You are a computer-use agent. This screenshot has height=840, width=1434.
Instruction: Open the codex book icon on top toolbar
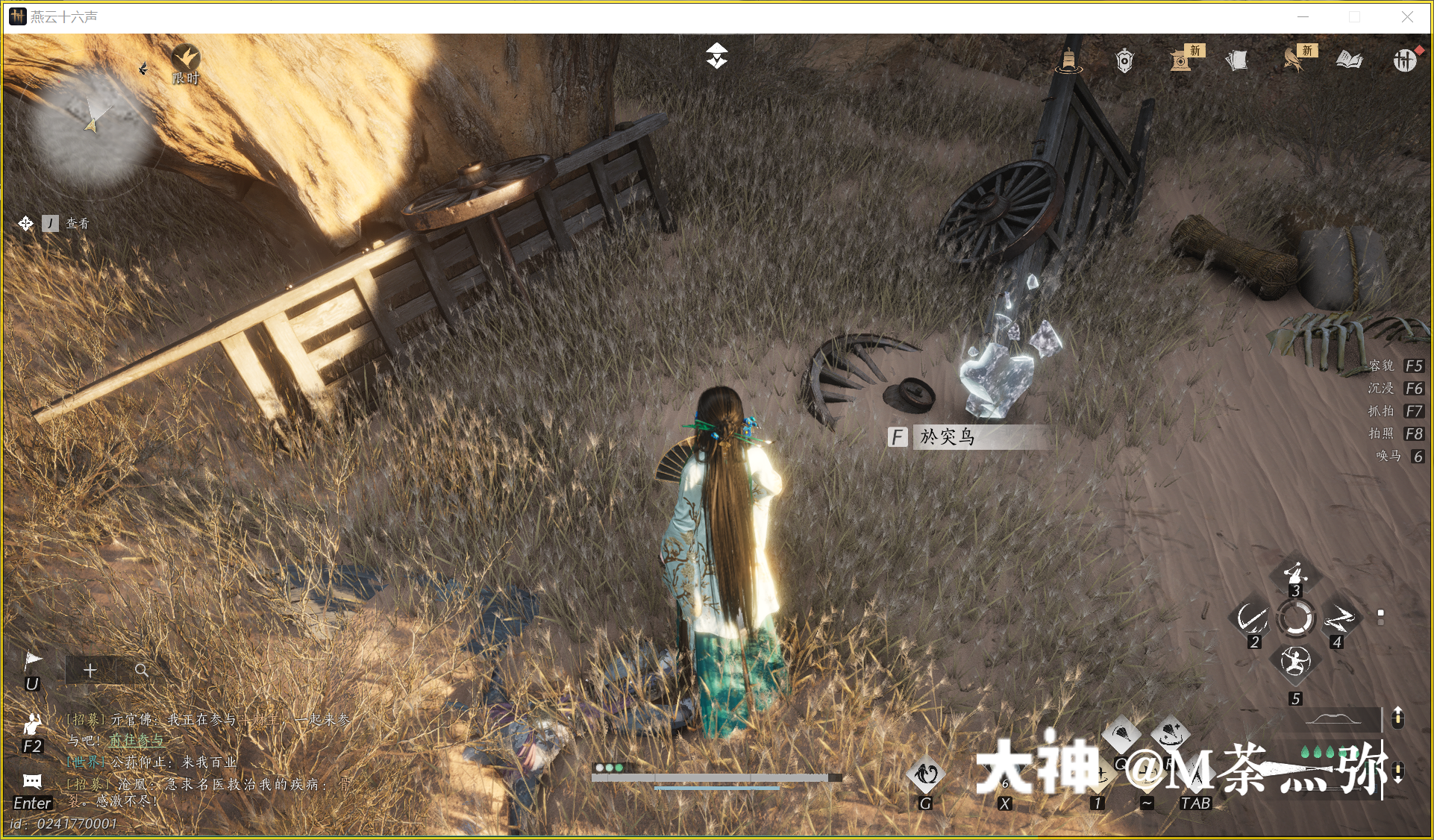(x=1350, y=60)
